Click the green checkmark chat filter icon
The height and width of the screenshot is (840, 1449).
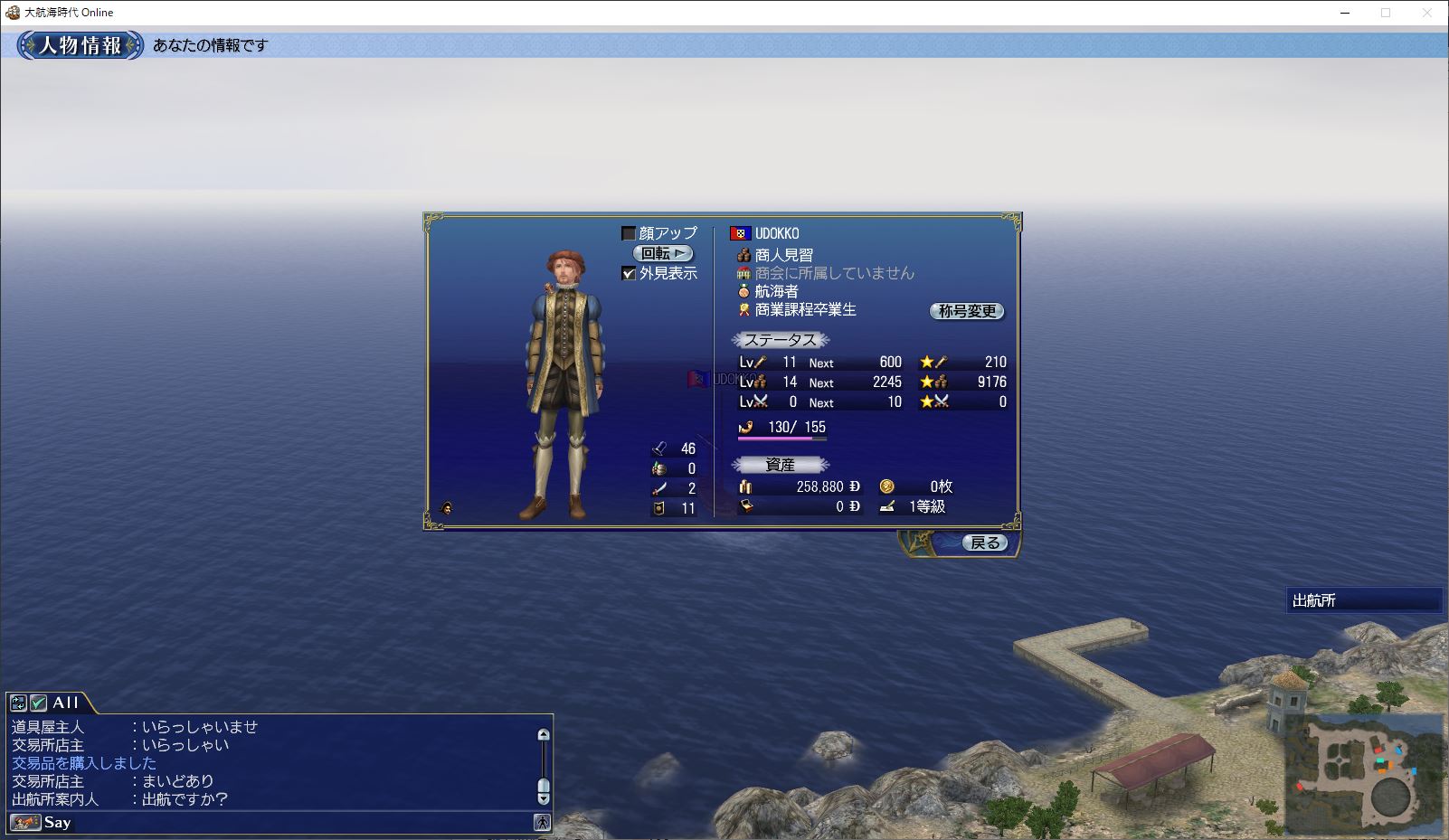pos(38,703)
